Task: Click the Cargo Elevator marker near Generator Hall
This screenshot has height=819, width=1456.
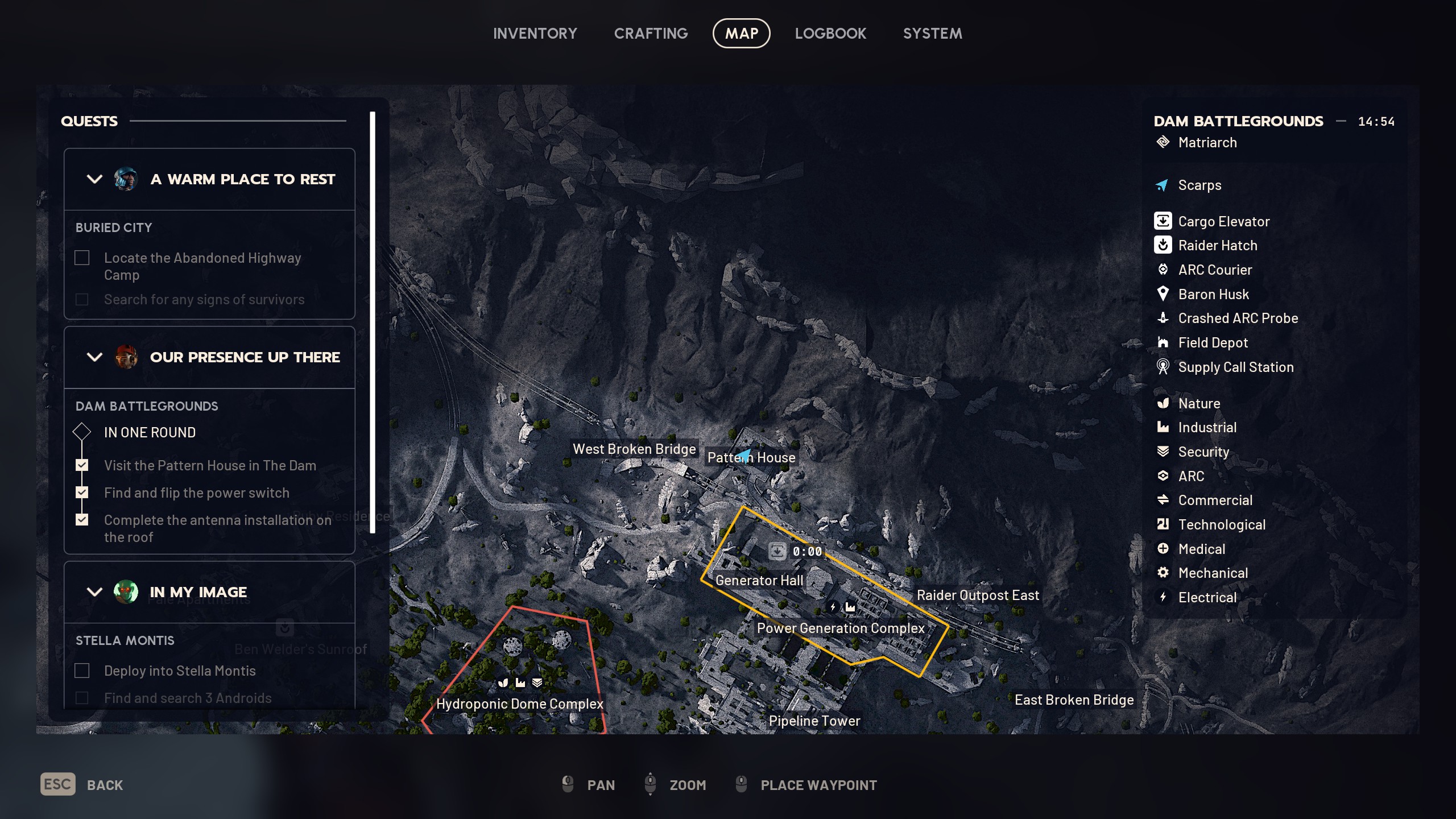Action: pos(777,551)
